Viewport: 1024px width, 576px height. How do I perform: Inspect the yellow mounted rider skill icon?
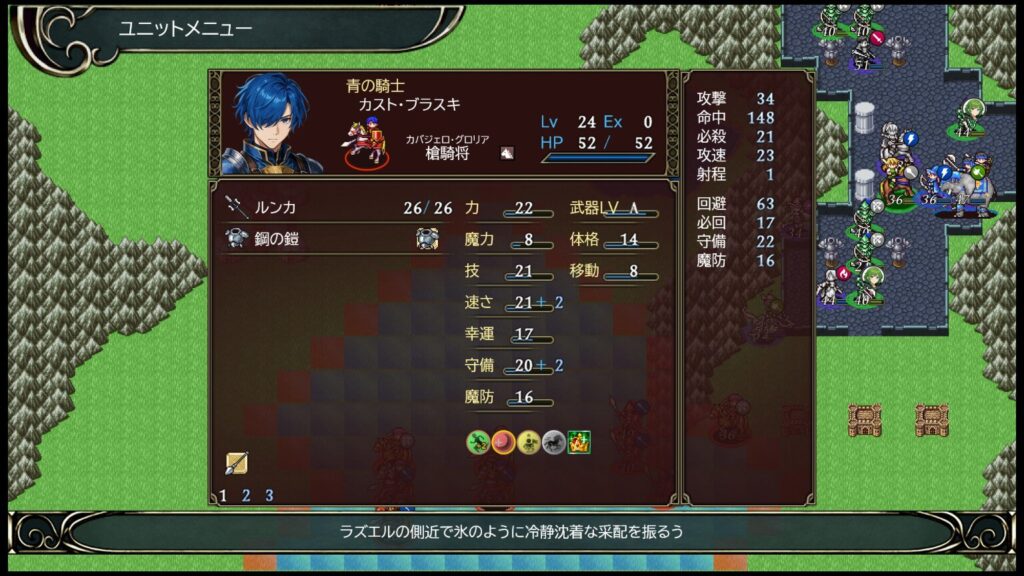[x=528, y=441]
